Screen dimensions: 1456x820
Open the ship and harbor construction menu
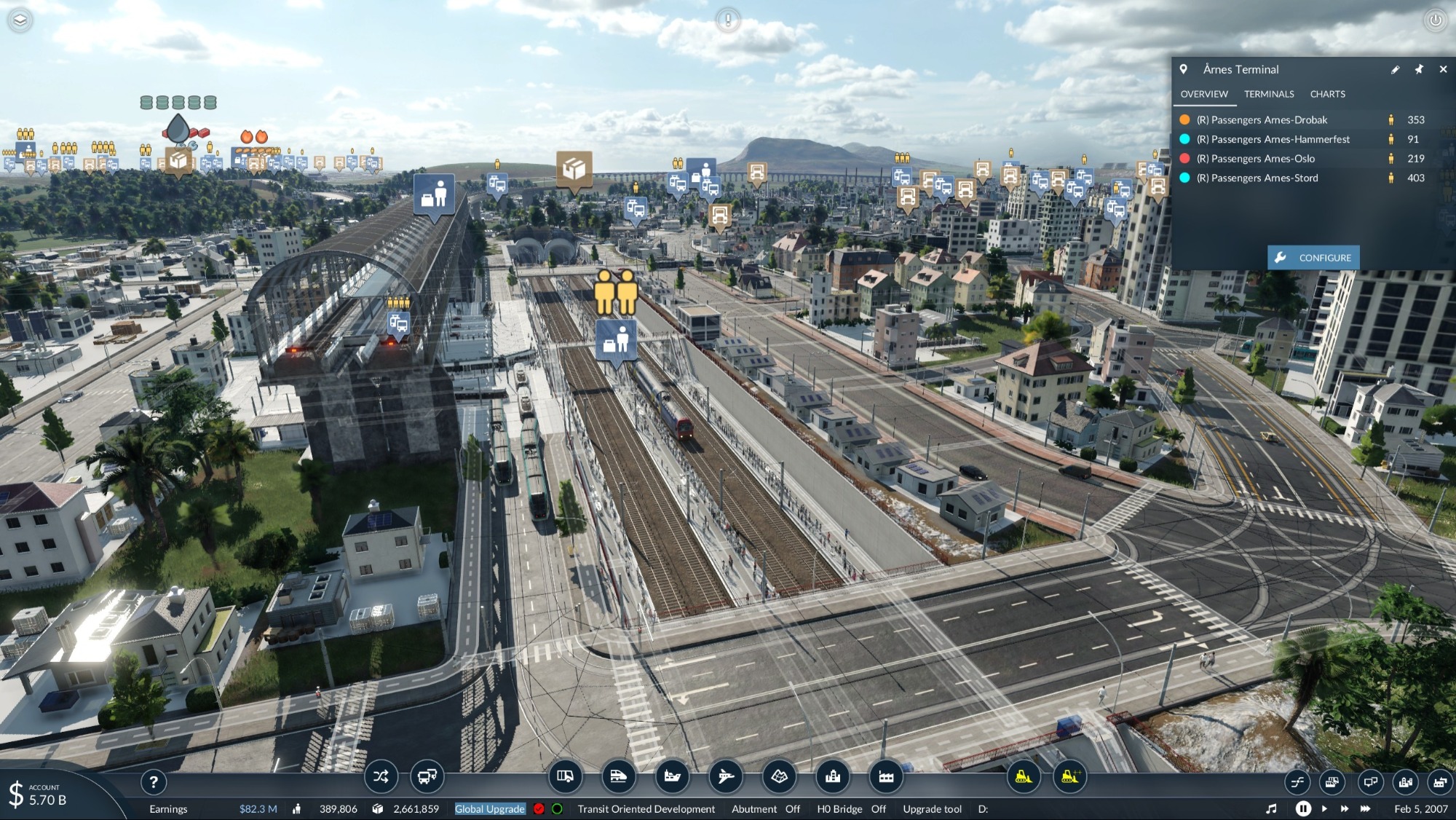pos(672,777)
